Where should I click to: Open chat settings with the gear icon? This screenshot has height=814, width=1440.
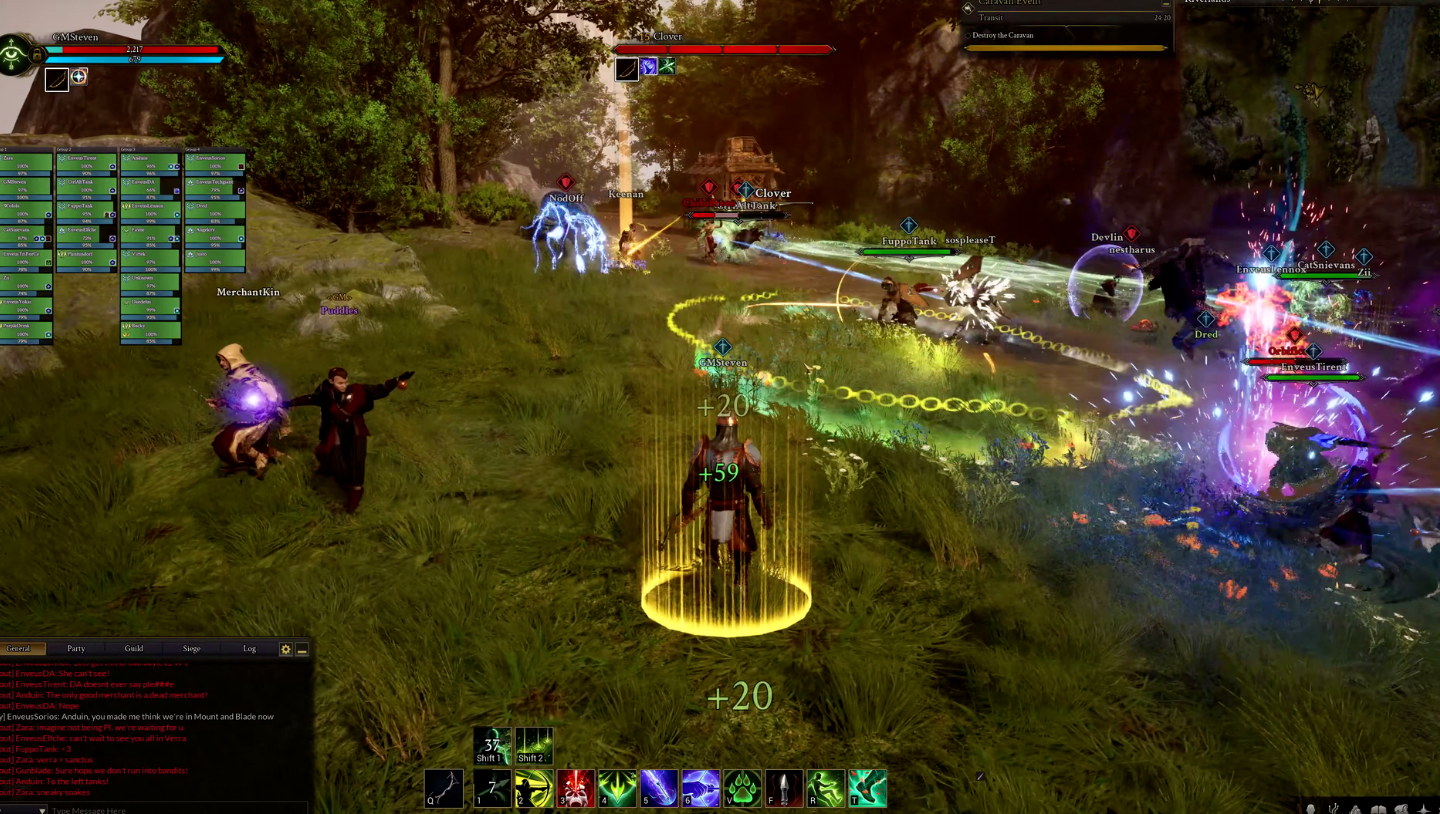coord(286,649)
